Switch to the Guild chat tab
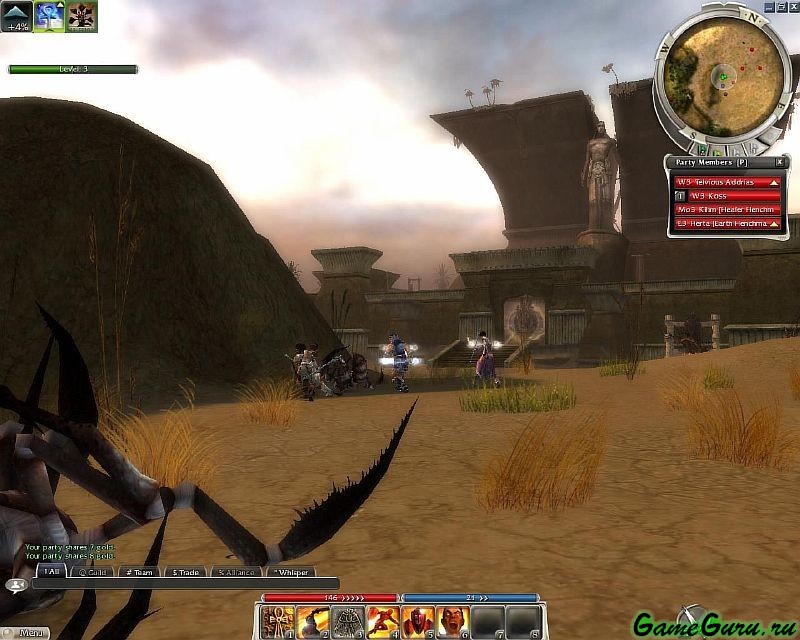The height and width of the screenshot is (640, 800). (x=94, y=572)
